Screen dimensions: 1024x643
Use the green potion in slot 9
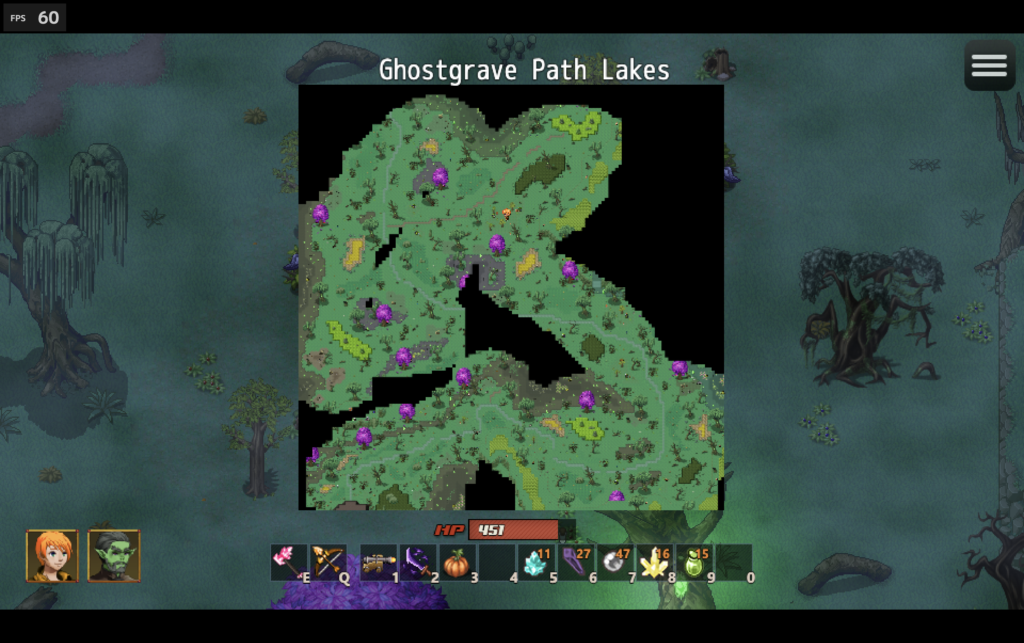694,563
